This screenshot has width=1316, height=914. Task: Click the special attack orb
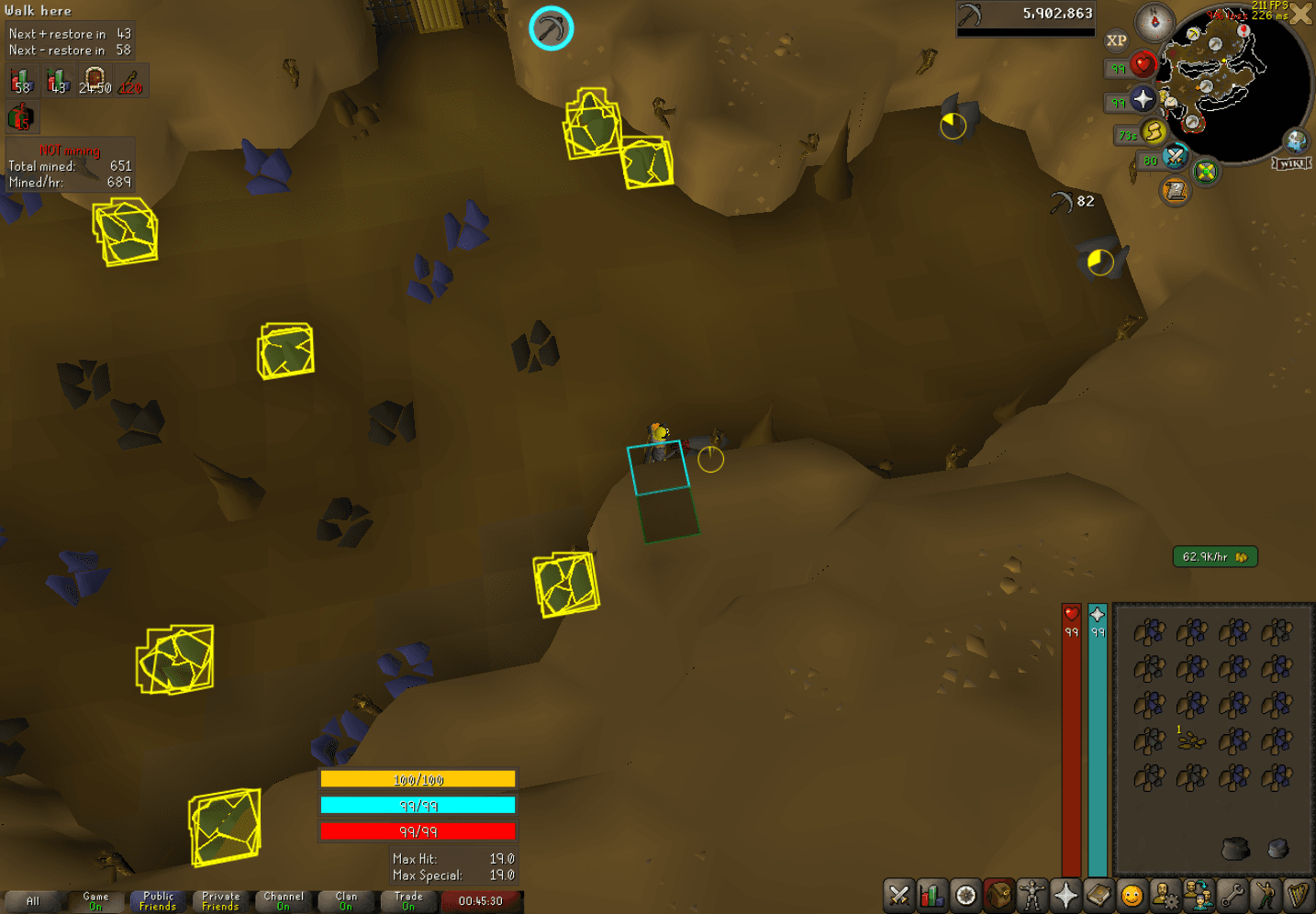pyautogui.click(x=1174, y=158)
